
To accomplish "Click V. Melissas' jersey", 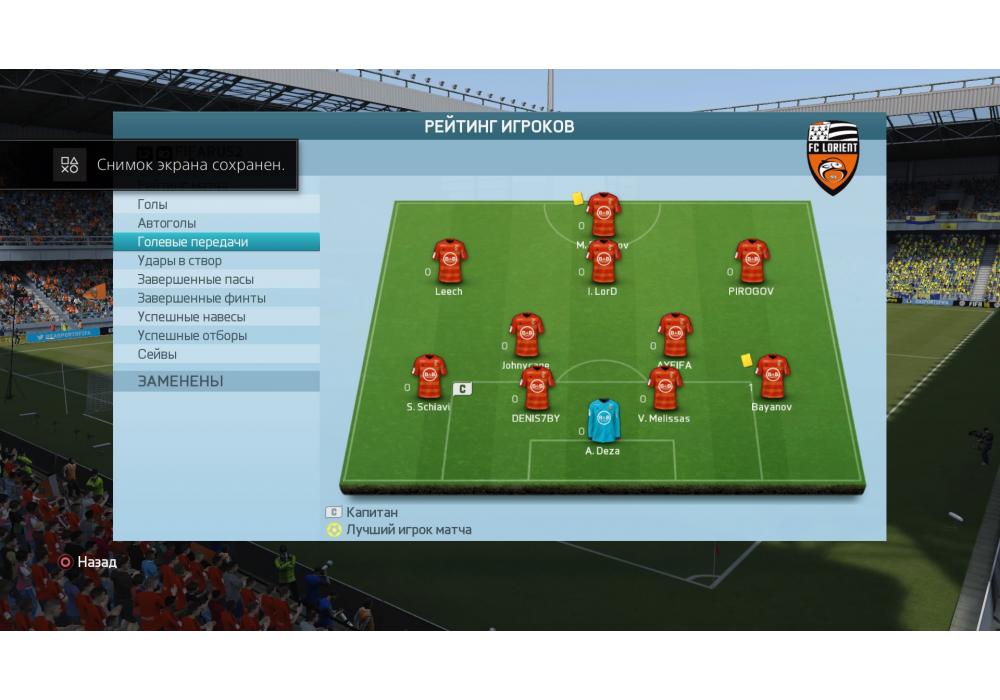I will pos(665,388).
